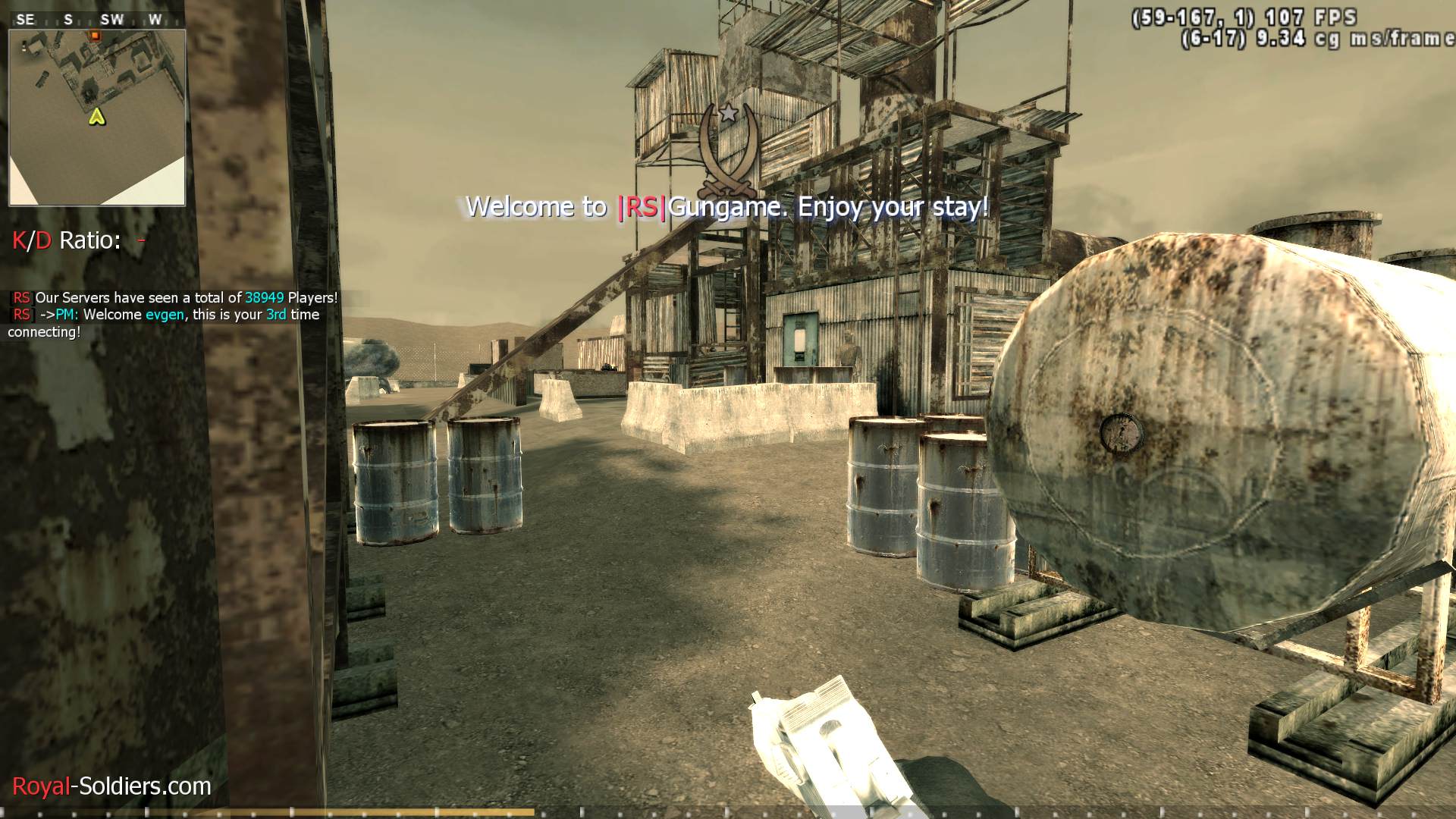Click the 38949 player count in chat

coord(265,298)
